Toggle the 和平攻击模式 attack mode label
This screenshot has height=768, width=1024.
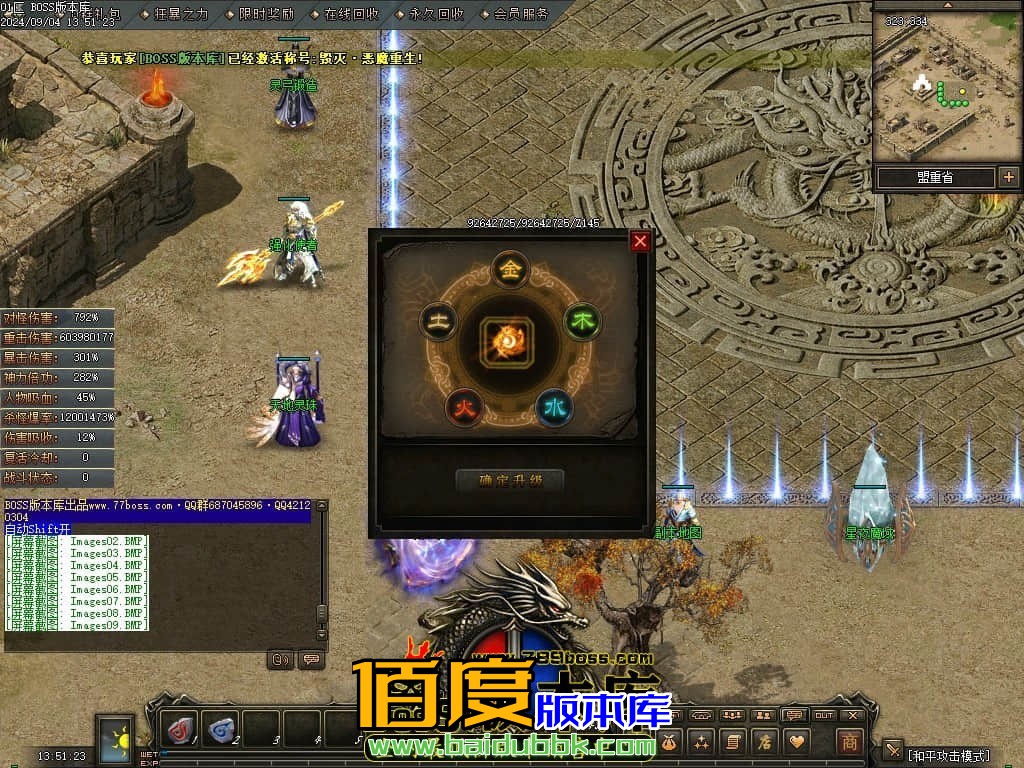click(949, 755)
